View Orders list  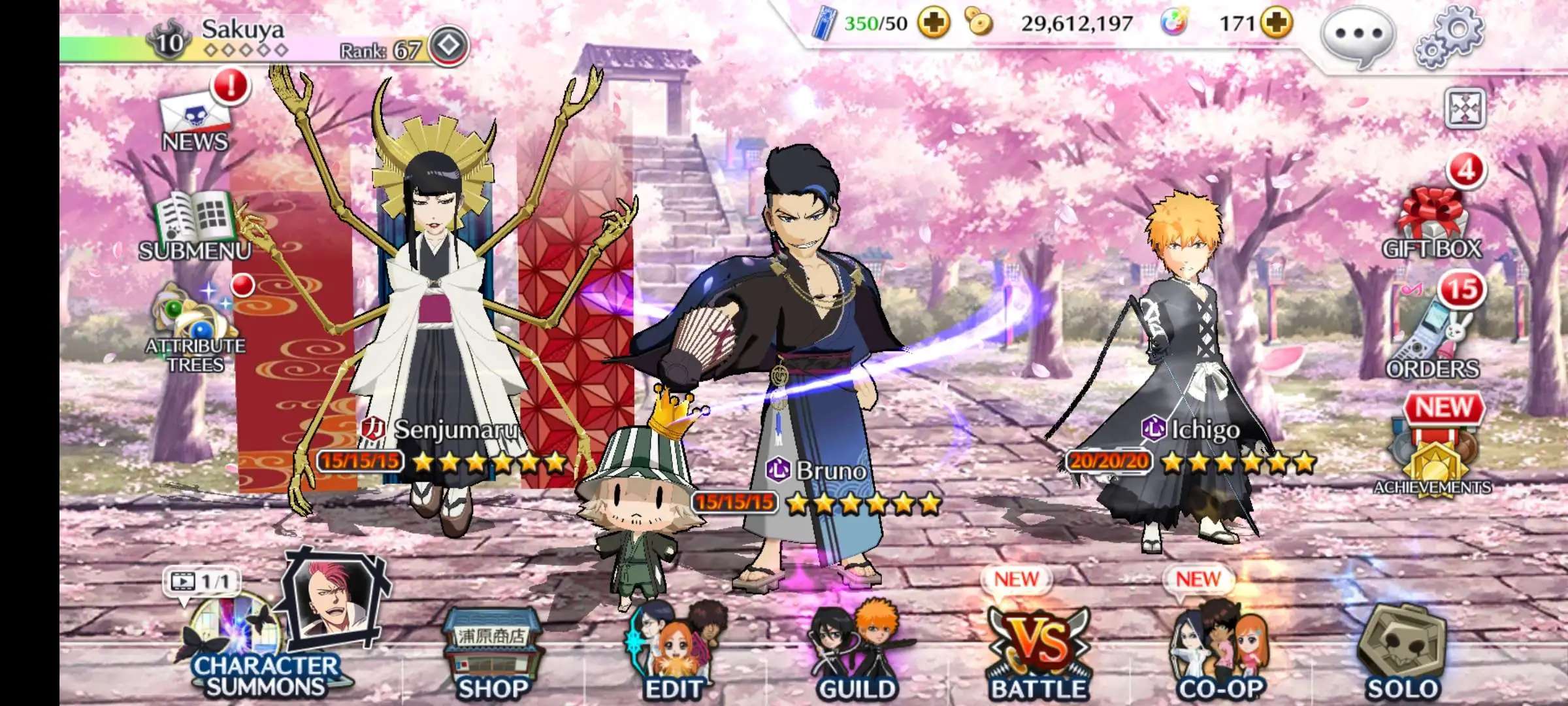(x=1432, y=340)
